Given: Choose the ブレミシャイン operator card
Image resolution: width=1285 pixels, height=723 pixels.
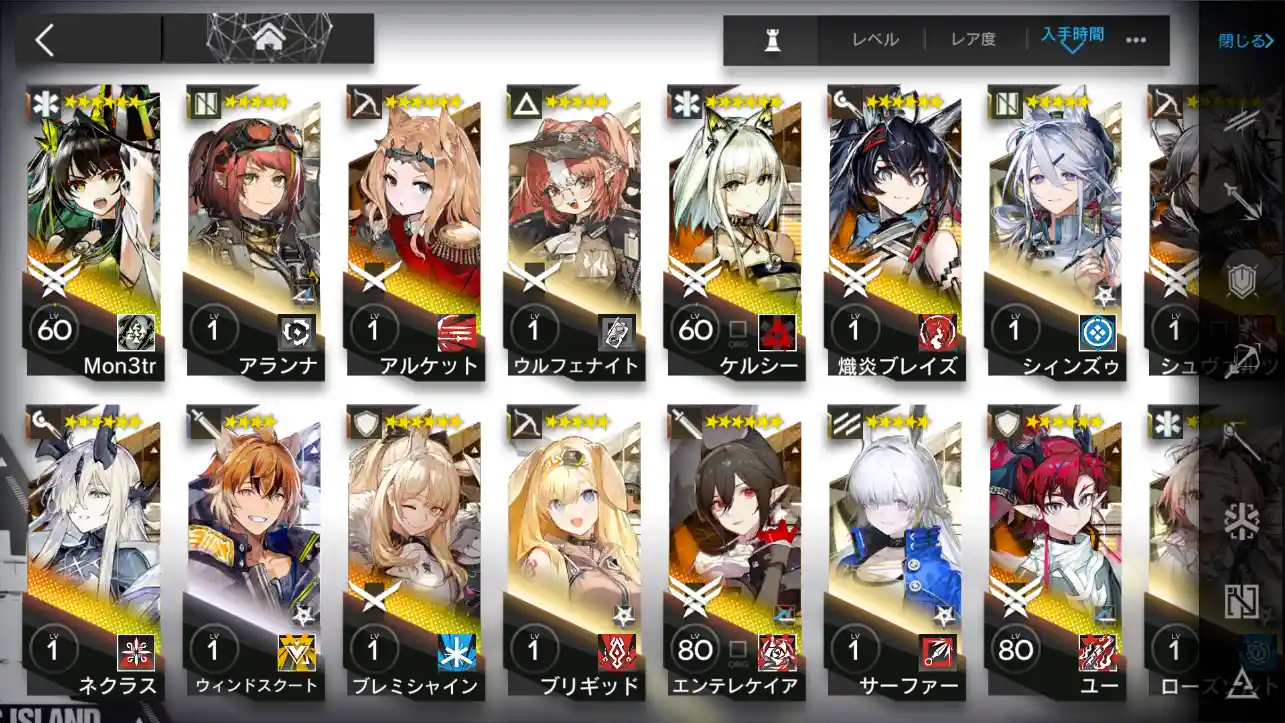Looking at the screenshot, I should pos(415,550).
